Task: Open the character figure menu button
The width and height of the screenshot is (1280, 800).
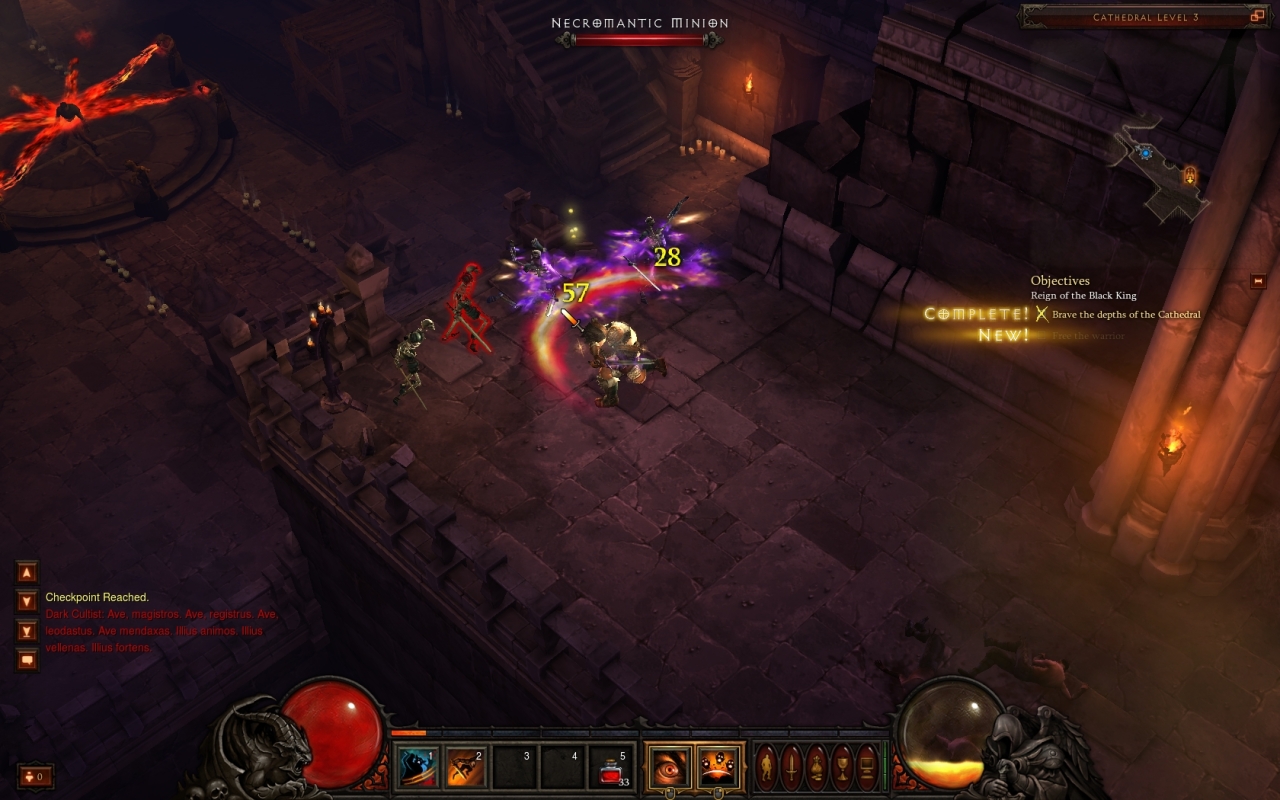Action: (766, 768)
